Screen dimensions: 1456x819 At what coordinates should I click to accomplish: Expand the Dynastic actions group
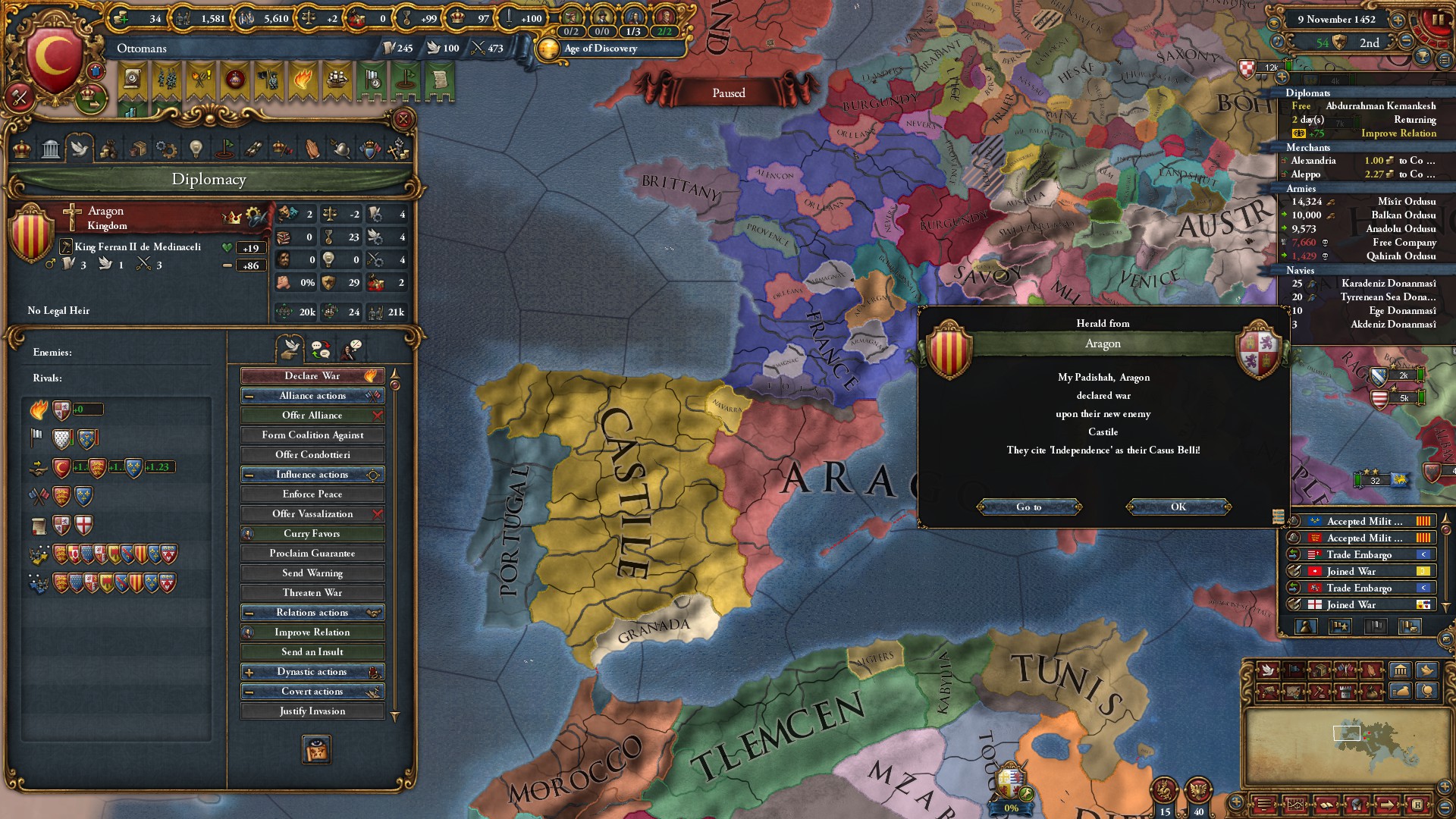(x=312, y=671)
